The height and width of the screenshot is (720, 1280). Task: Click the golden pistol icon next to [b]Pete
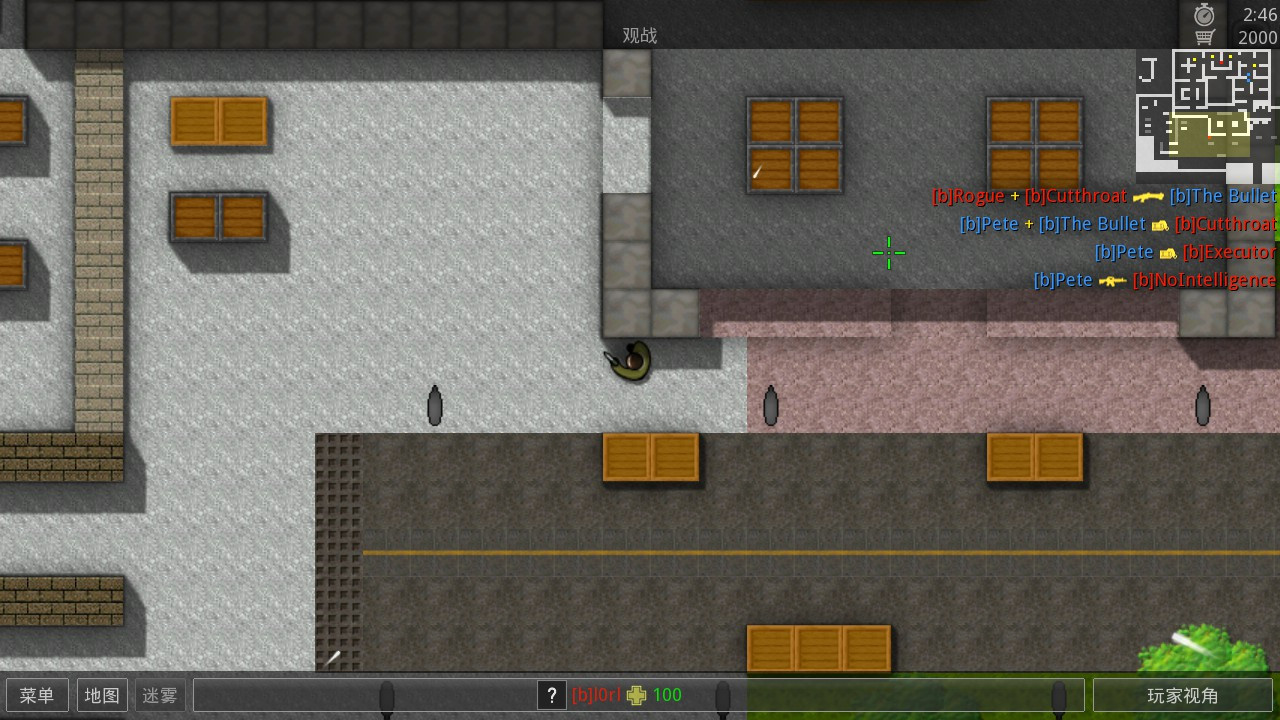(1161, 226)
